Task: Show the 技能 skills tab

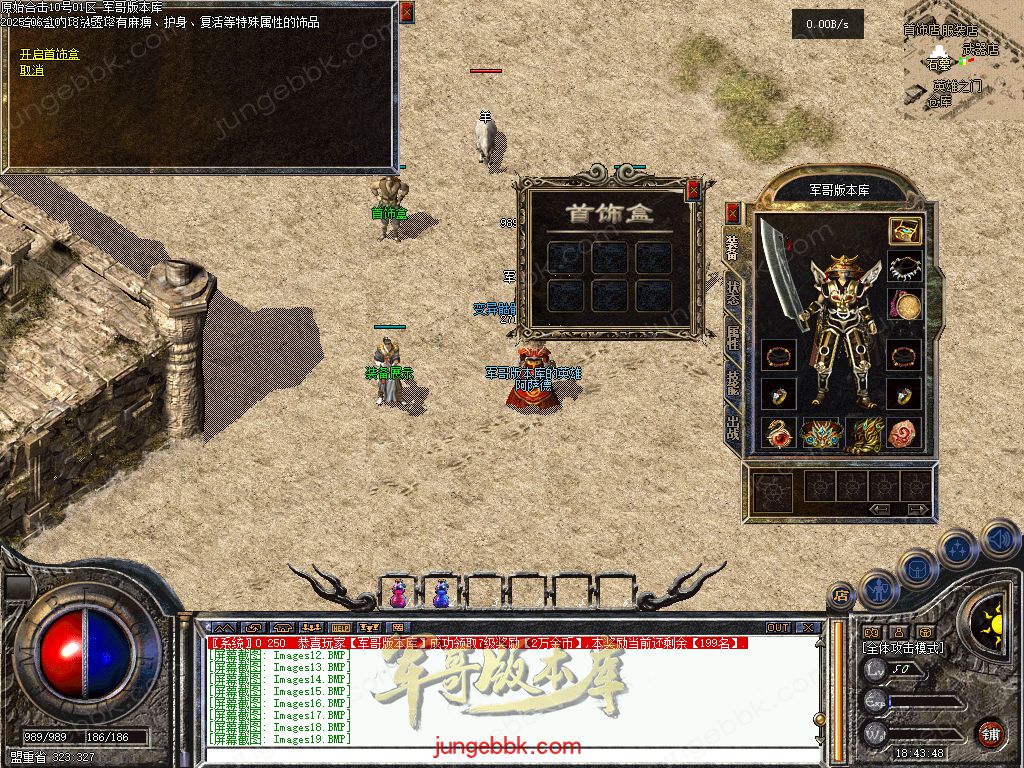Action: click(732, 383)
